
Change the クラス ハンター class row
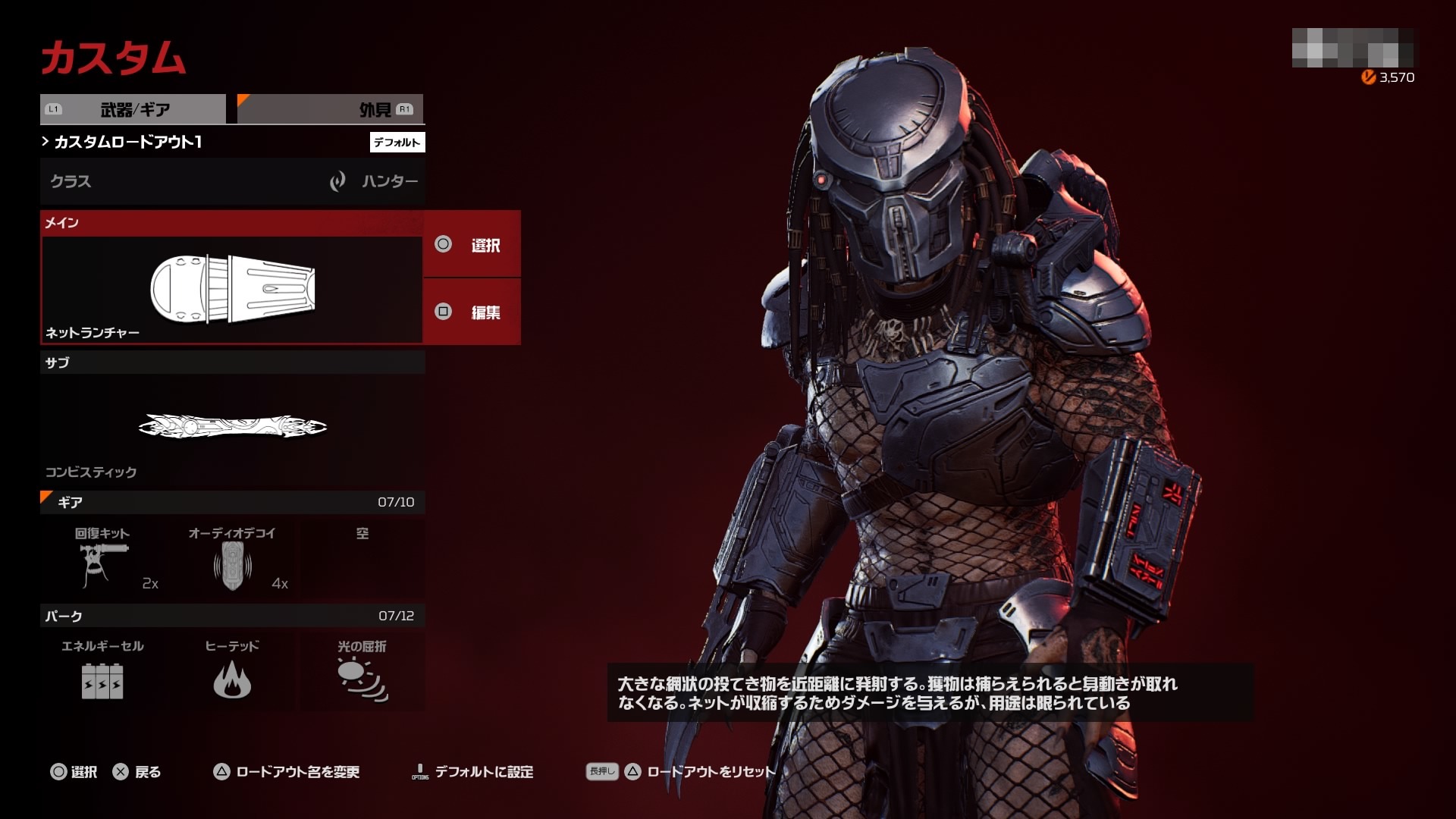[232, 181]
